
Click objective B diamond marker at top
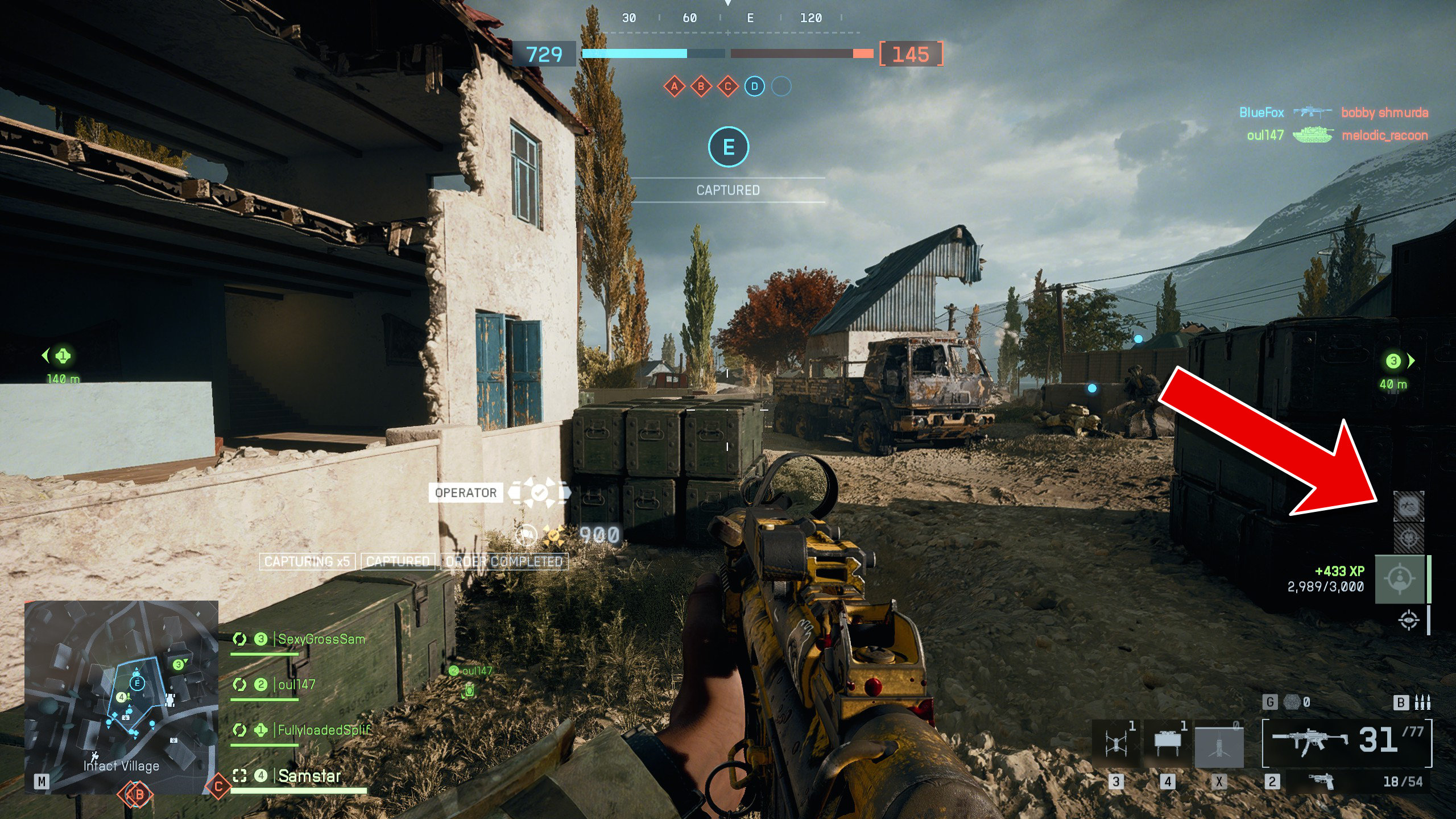tap(701, 86)
